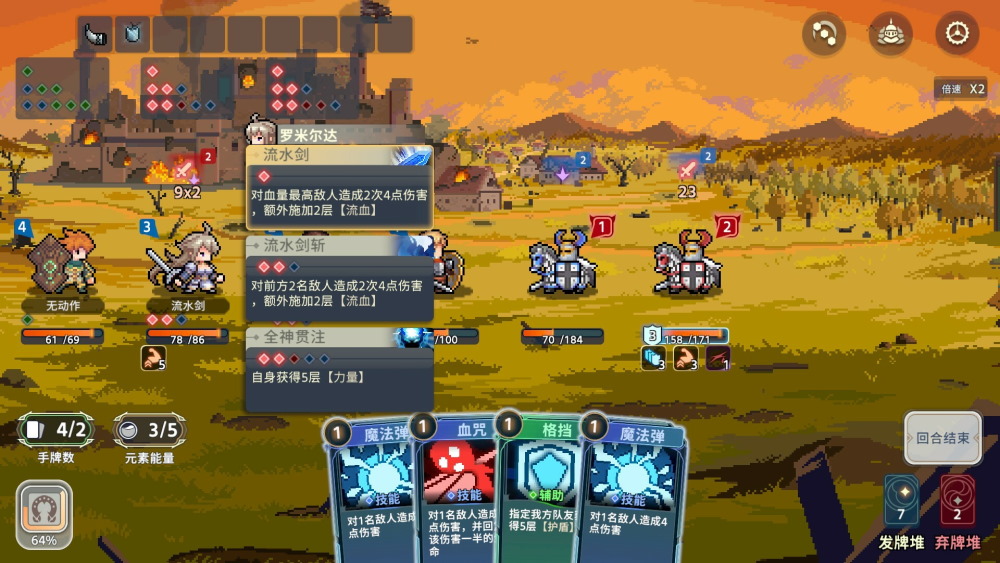Viewport: 1000px width, 563px height.
Task: End the turn with the 回合结束 button
Action: click(x=943, y=438)
